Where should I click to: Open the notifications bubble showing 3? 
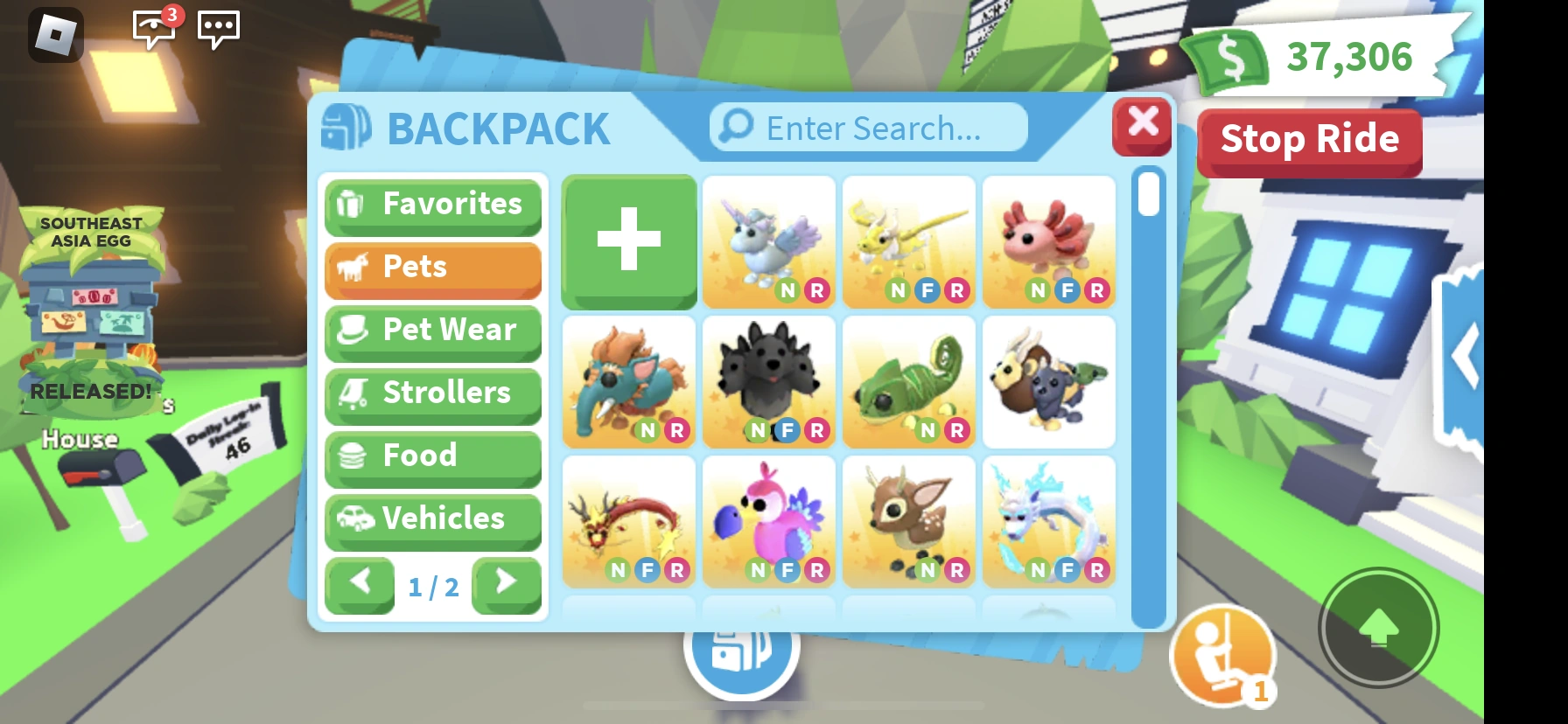[154, 29]
